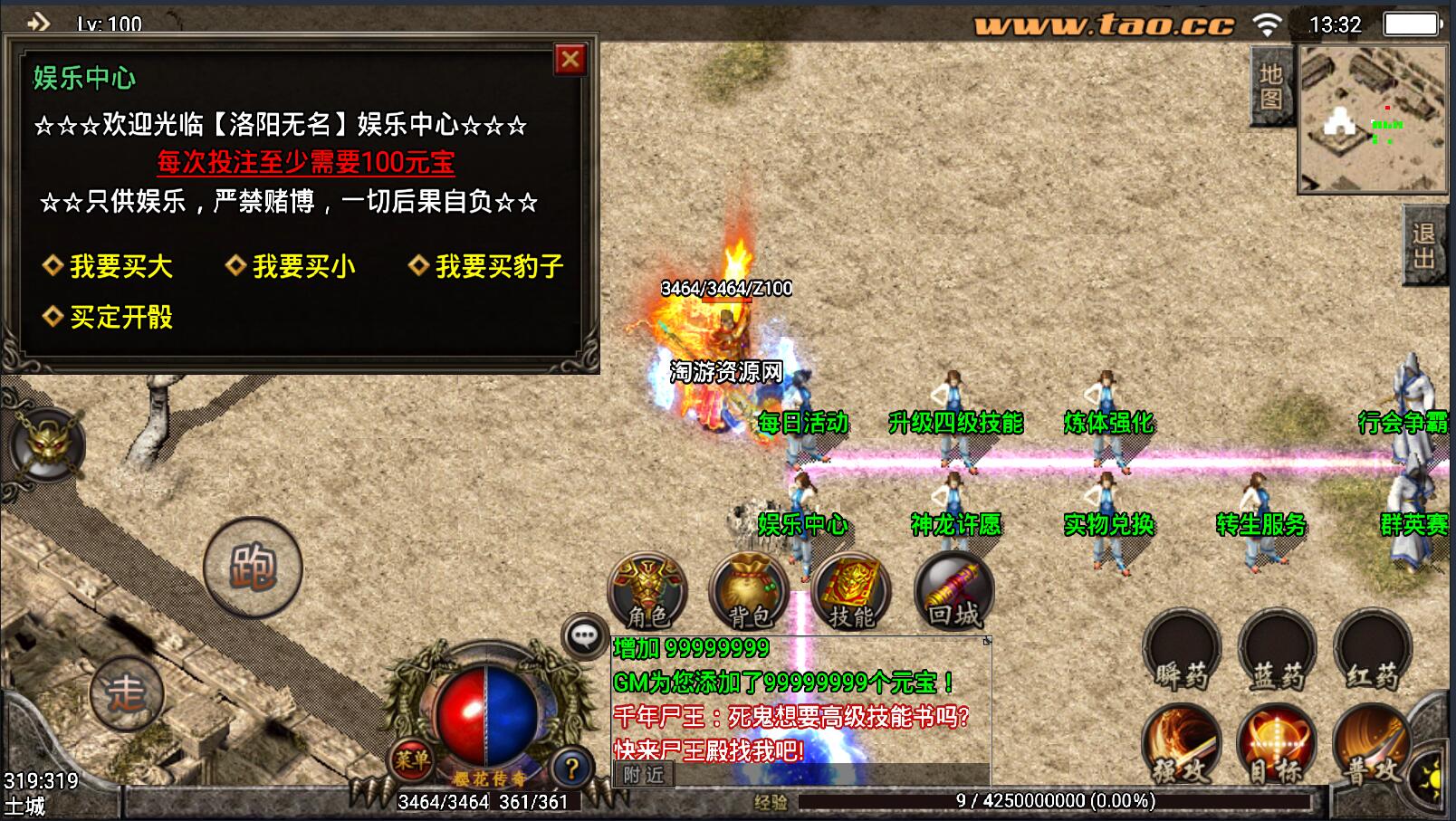
Task: Switch movement to 走 walk mode
Action: point(127,693)
